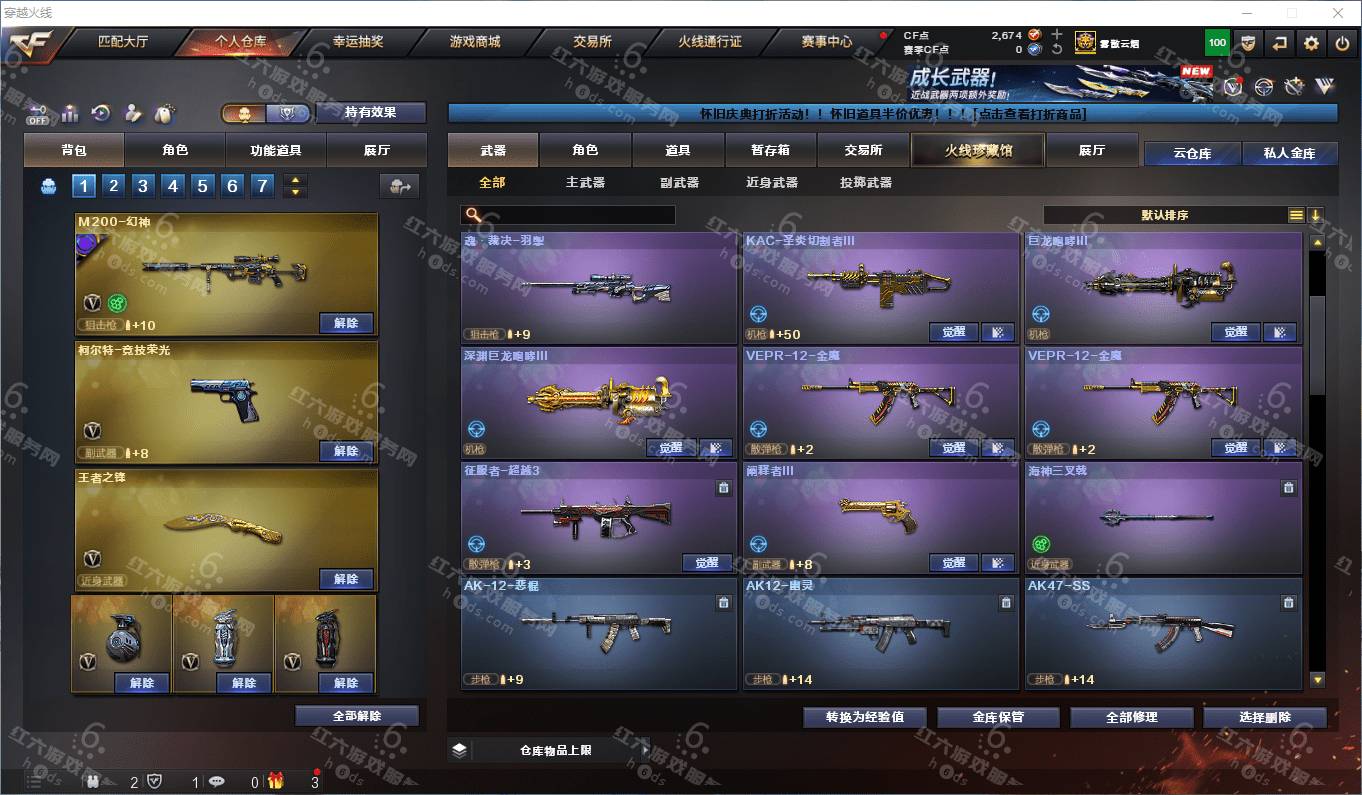Filter warehouse by 主武器
The height and width of the screenshot is (795, 1362).
click(x=585, y=183)
